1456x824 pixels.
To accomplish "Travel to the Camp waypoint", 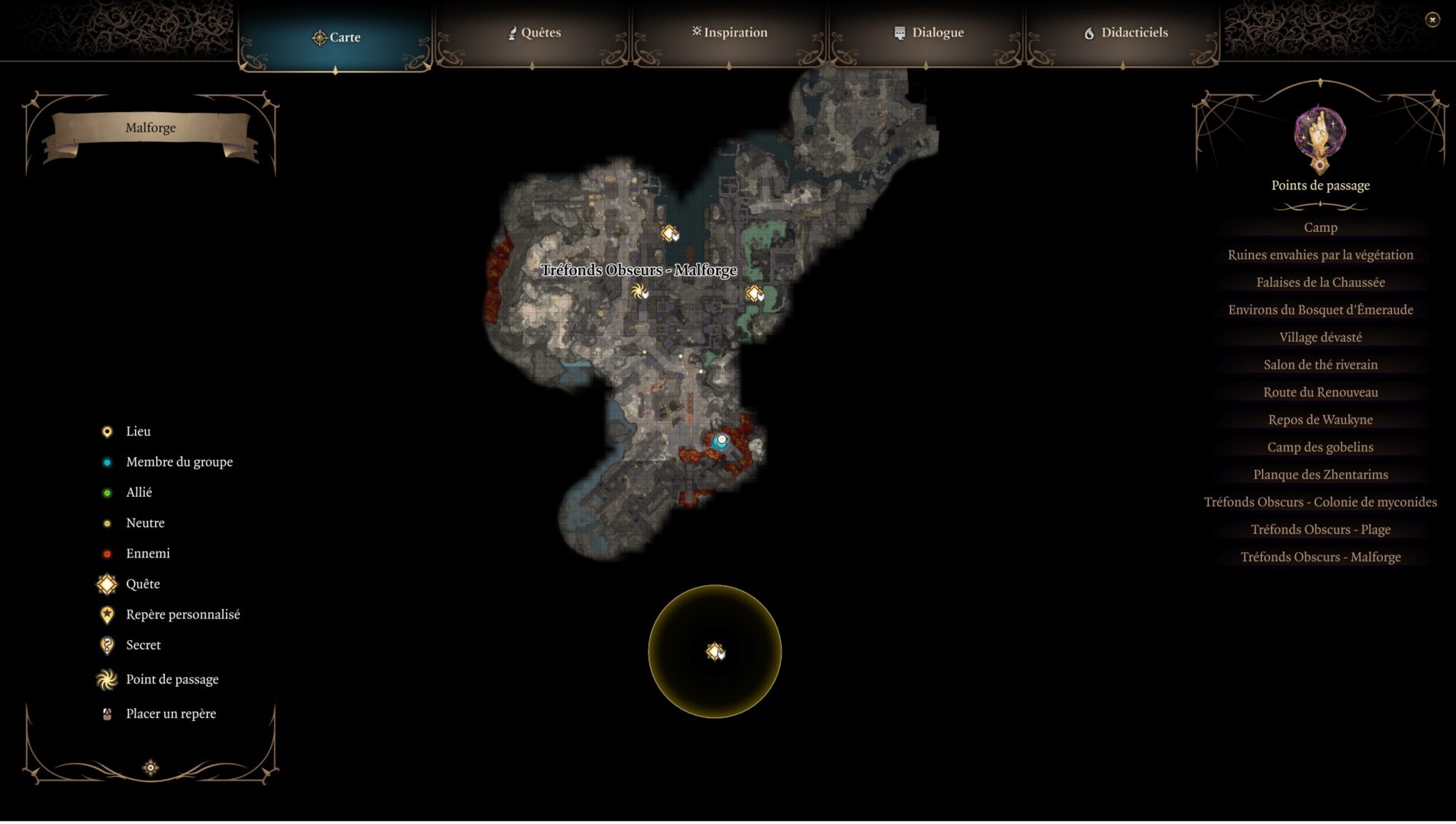I will 1320,227.
